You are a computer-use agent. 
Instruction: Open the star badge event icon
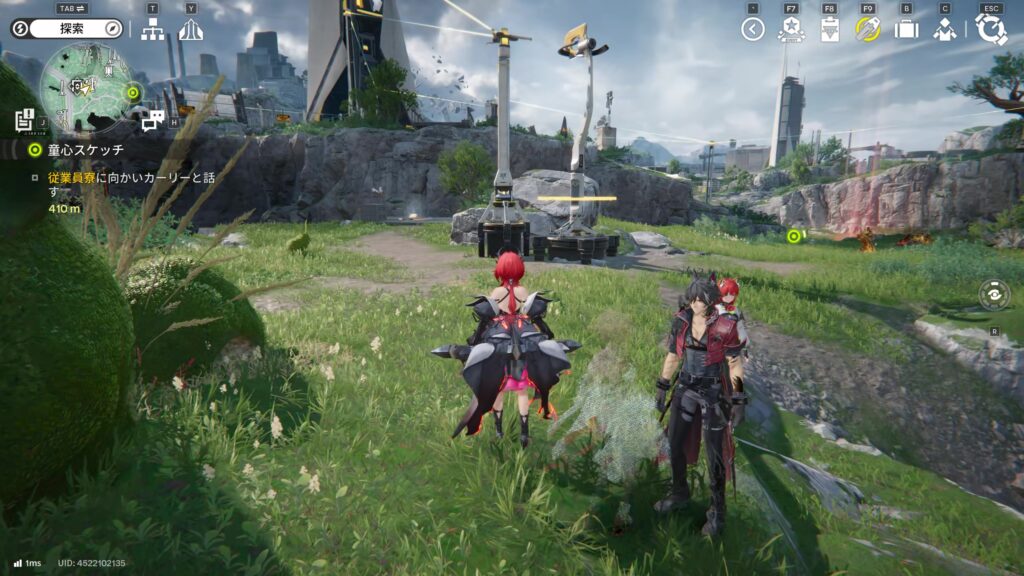point(791,29)
